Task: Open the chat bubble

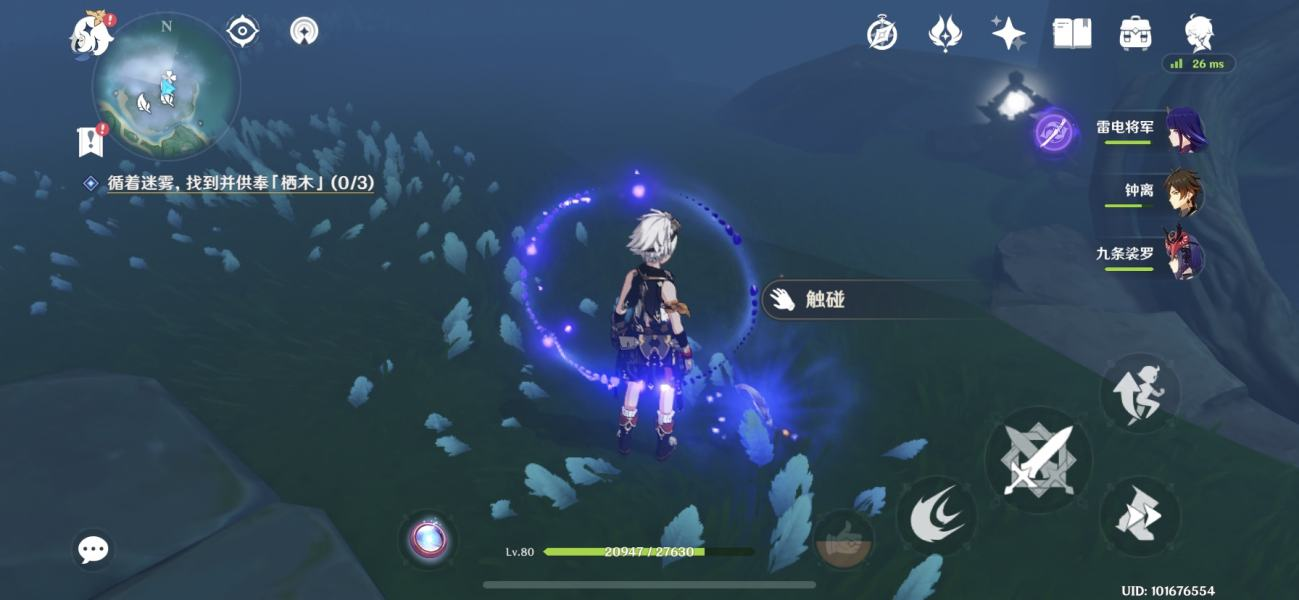Action: pyautogui.click(x=93, y=549)
